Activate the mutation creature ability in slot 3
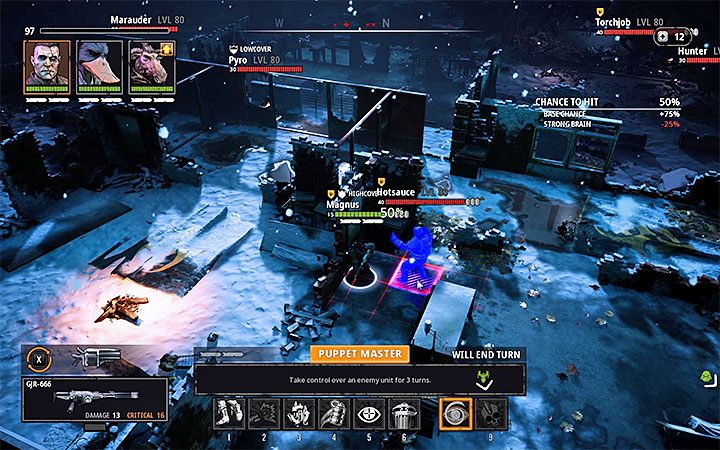720x450 pixels. point(300,413)
